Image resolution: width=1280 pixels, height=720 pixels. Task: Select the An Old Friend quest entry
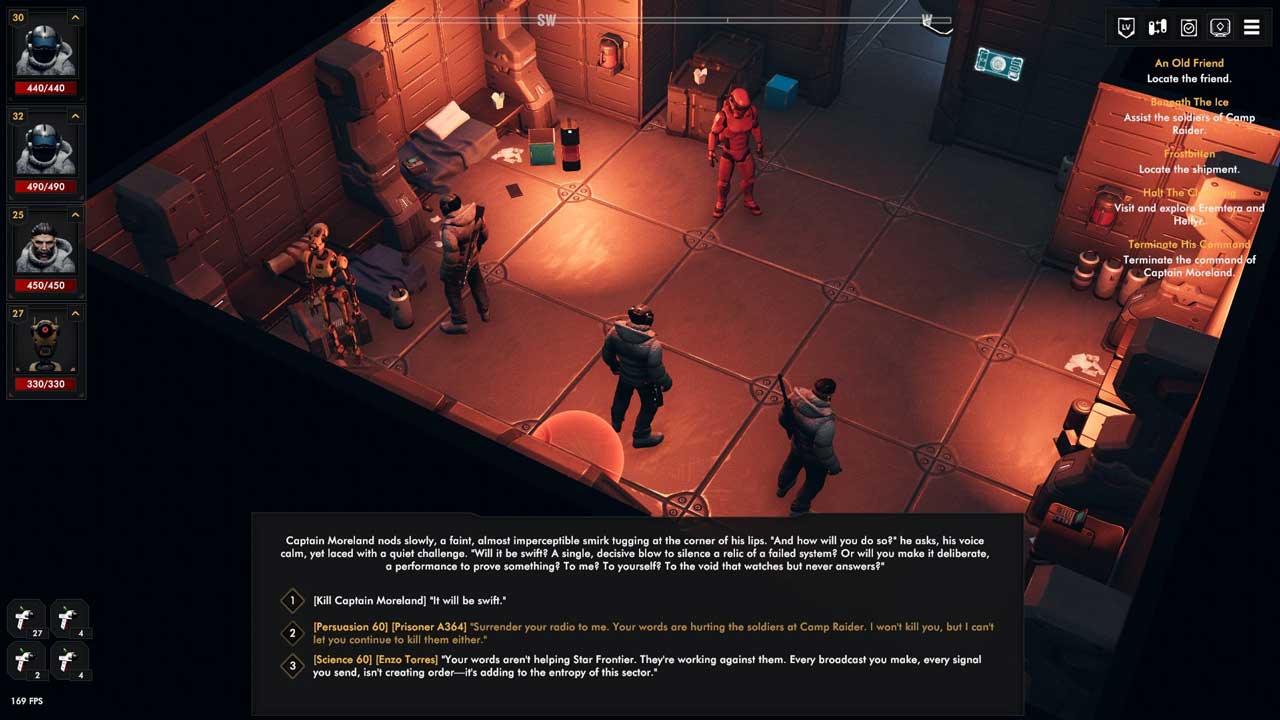coord(1189,63)
